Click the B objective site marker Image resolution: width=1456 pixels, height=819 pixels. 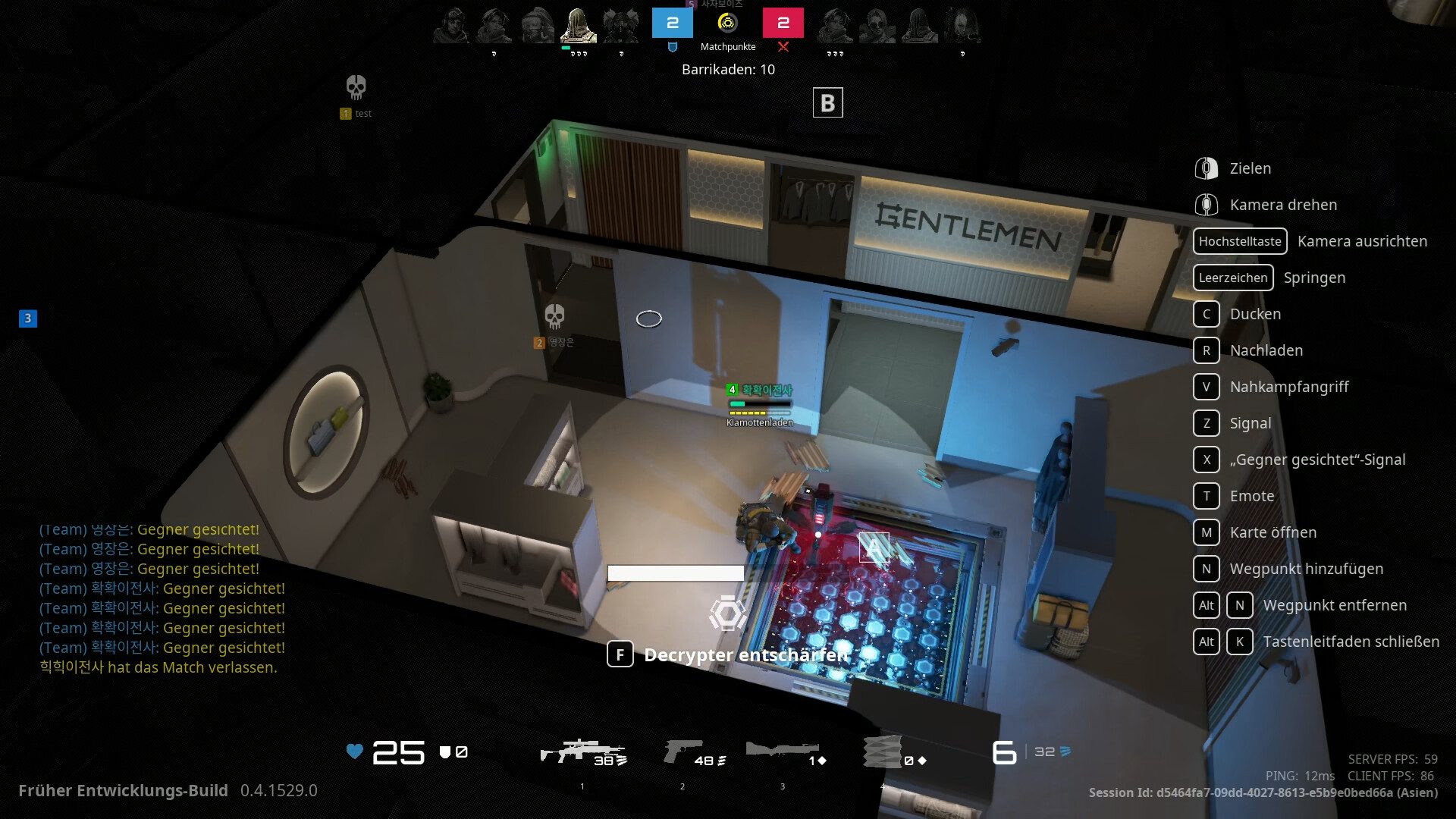tap(827, 102)
